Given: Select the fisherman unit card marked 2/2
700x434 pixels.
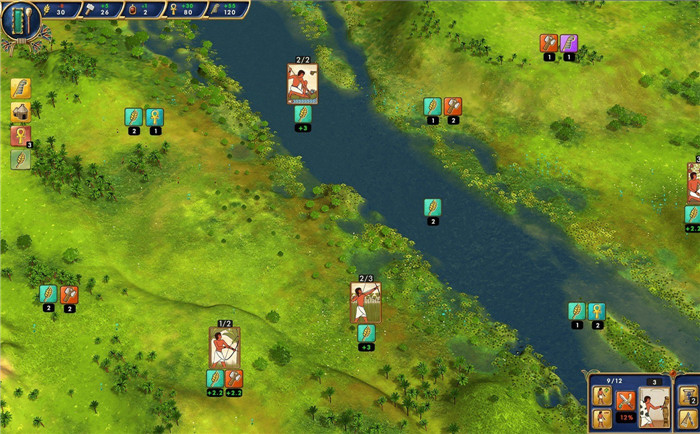Looking at the screenshot, I should click(x=302, y=84).
